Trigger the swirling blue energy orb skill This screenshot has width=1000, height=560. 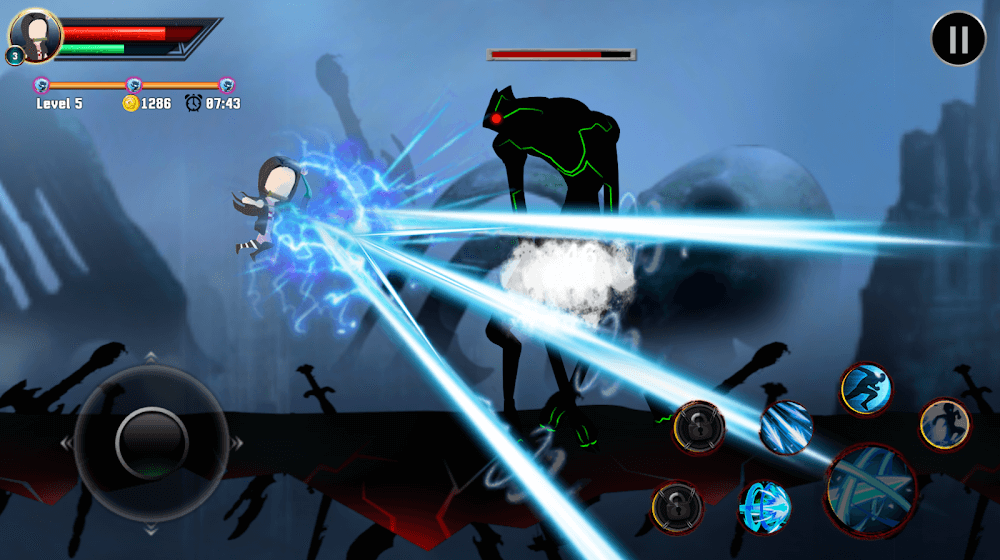point(765,506)
